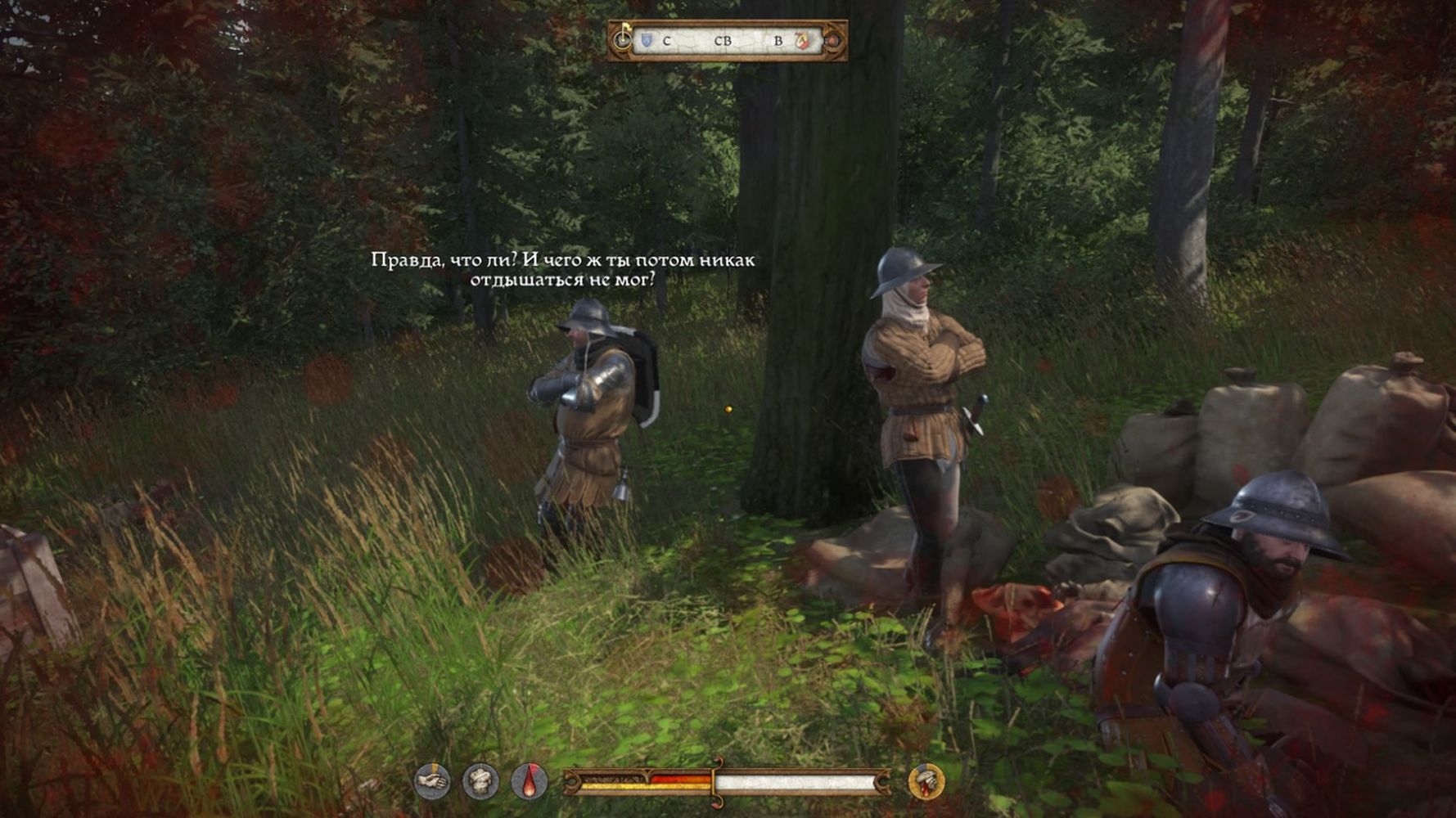
Task: Click the injured hand status icon
Action: tap(431, 781)
